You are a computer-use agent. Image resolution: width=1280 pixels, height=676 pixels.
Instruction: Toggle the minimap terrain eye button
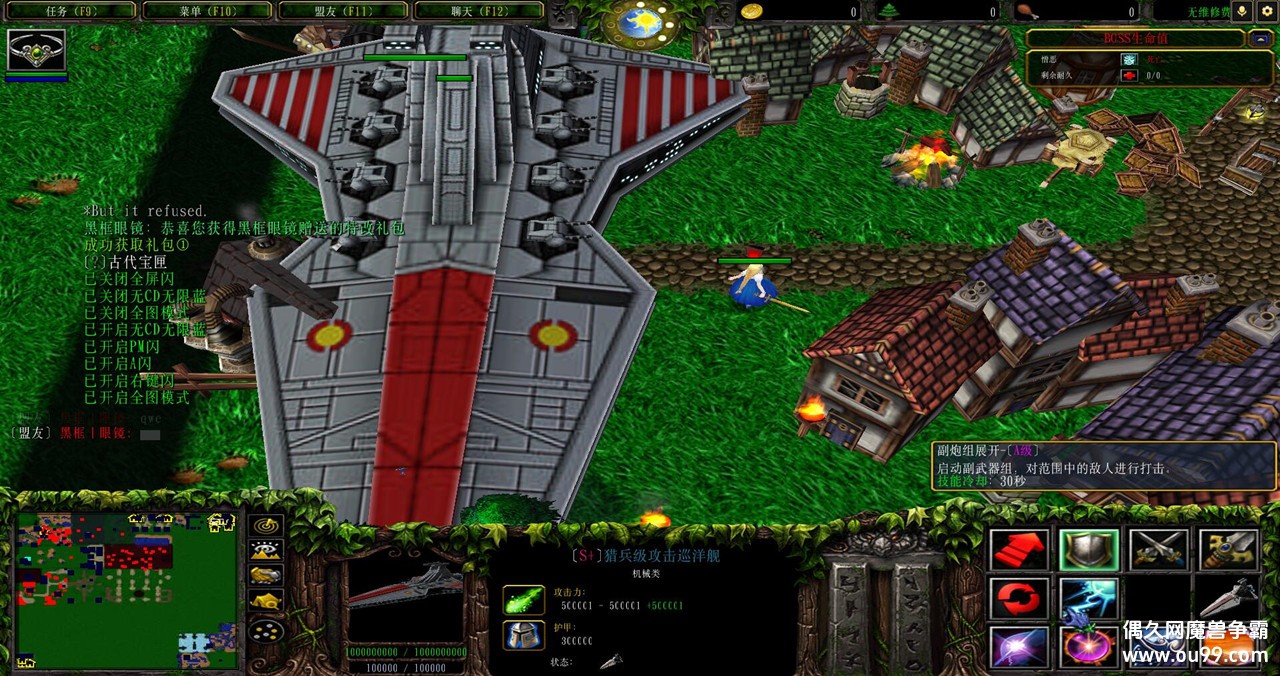tap(266, 551)
